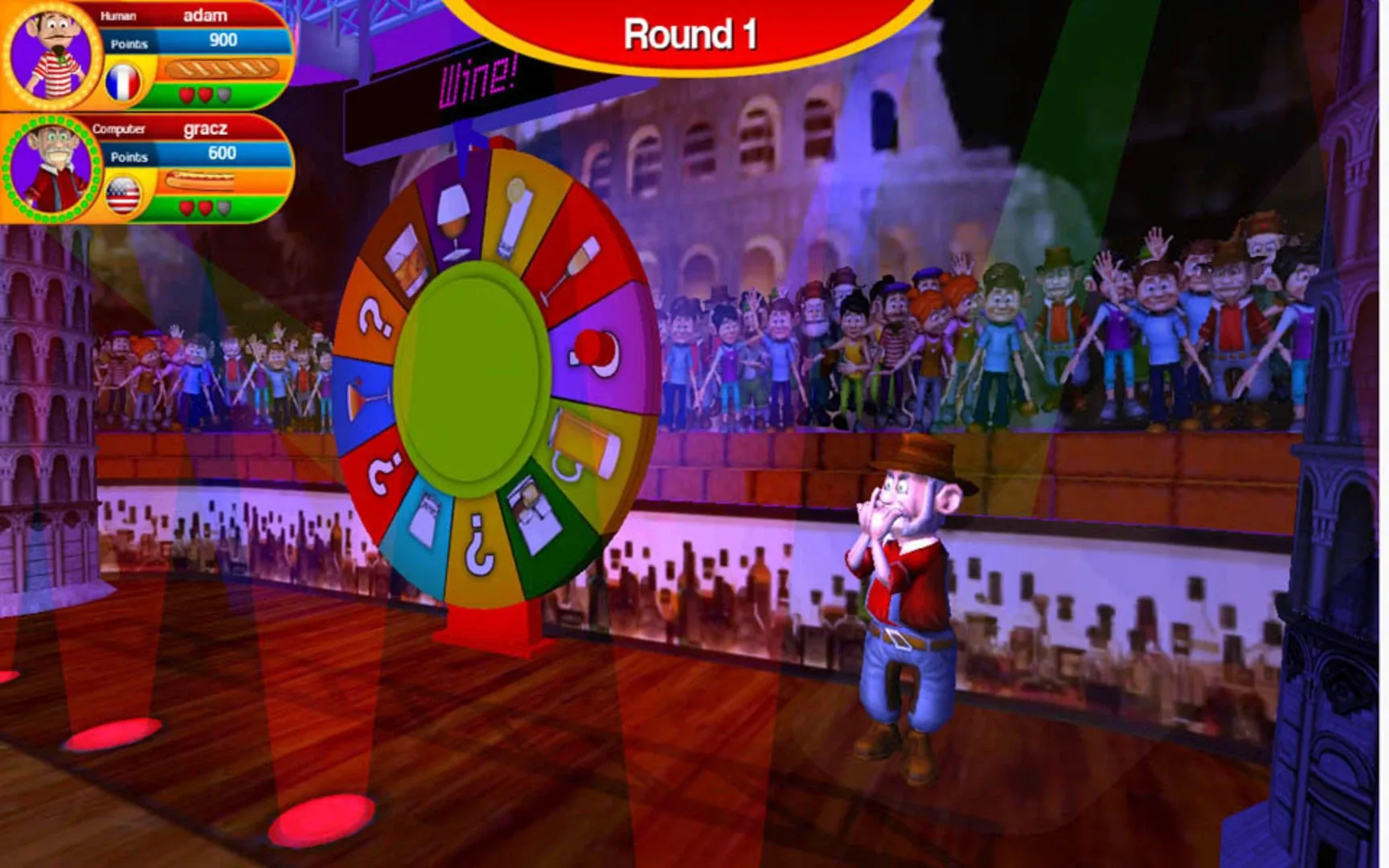The image size is (1389, 868).
Task: Select the Round 1 banner
Action: click(693, 32)
